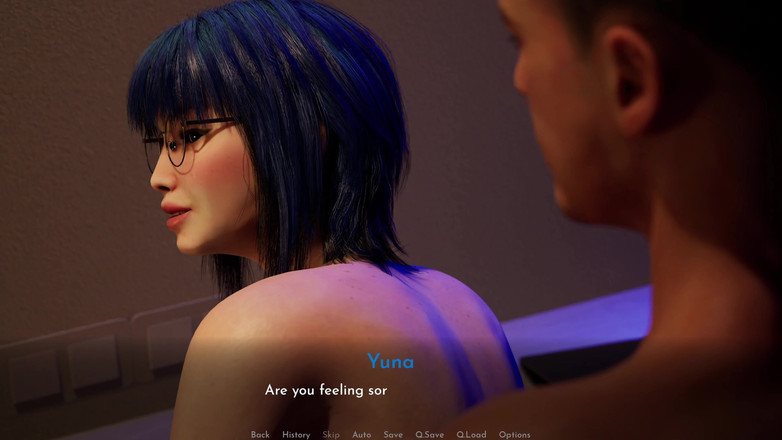Open the Options menu
The width and height of the screenshot is (782, 440).
[514, 435]
